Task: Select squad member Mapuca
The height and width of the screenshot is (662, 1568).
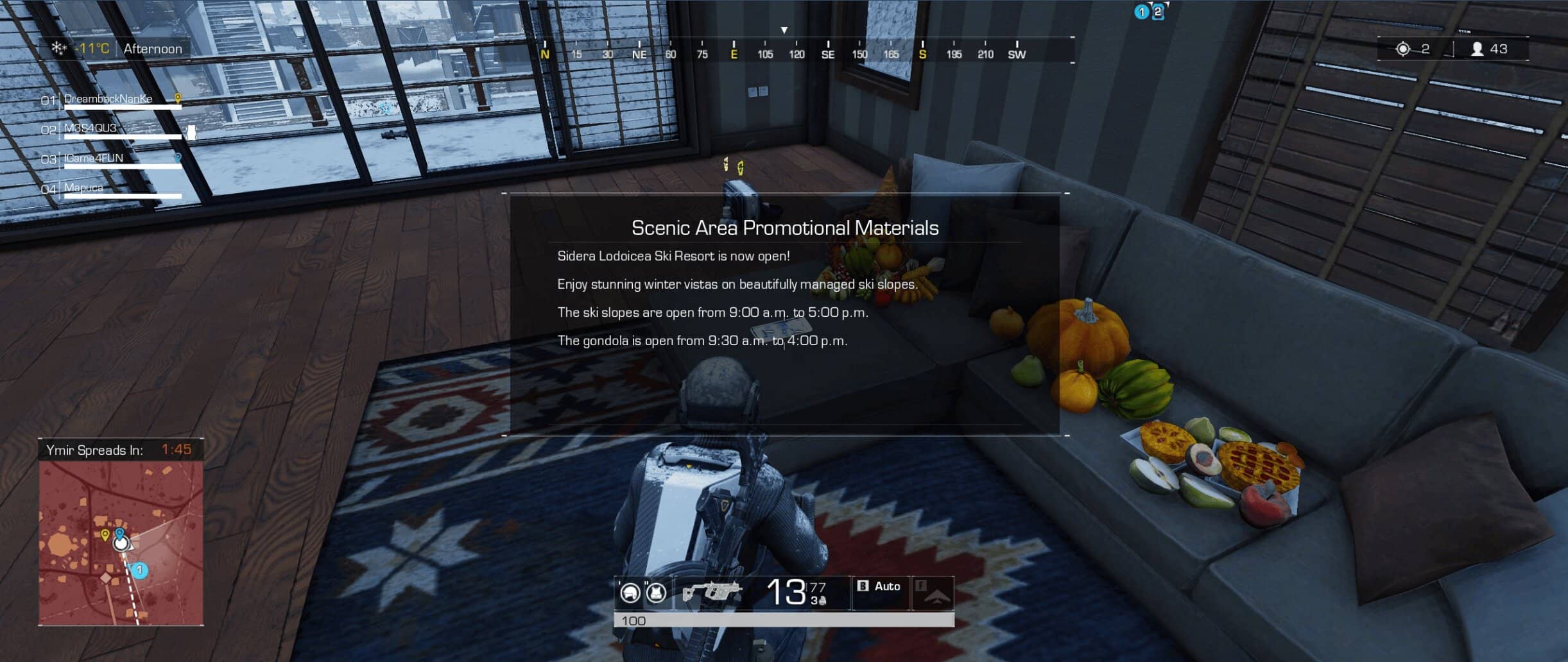Action: pos(83,187)
